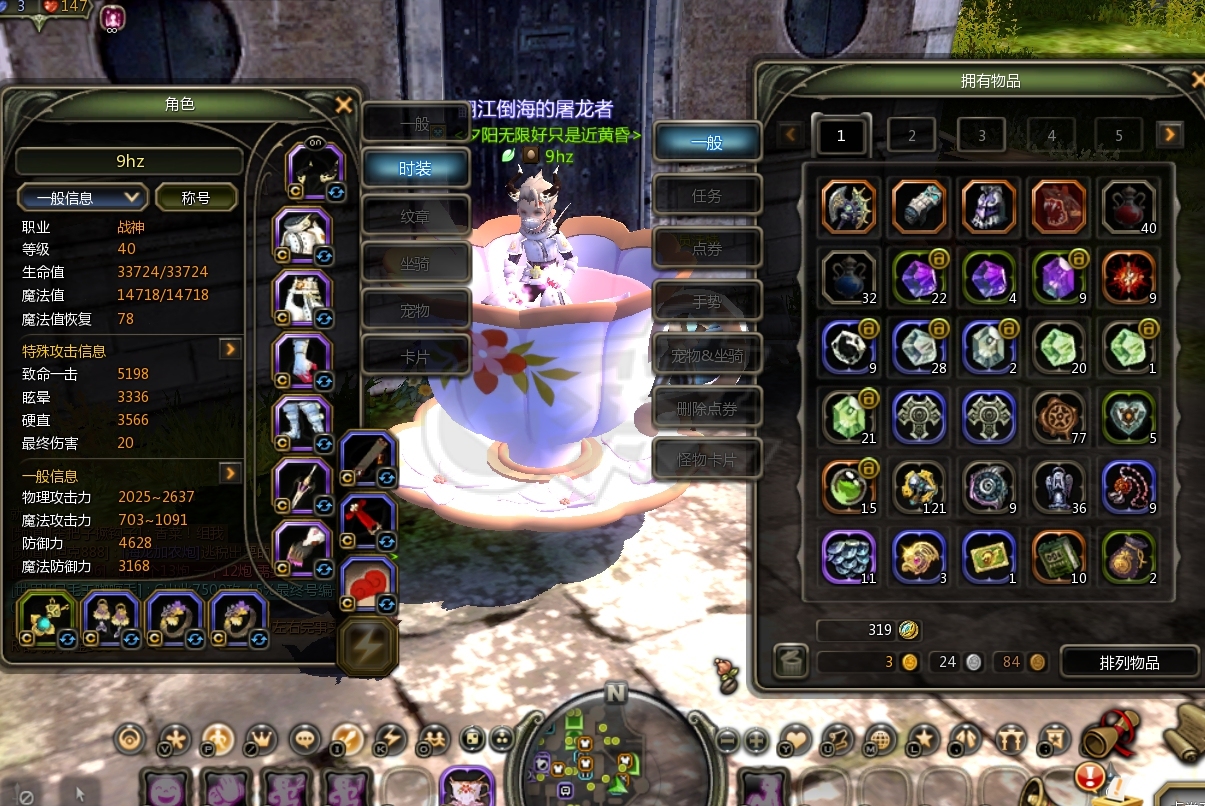
Task: Open the 一般信息 dropdown
Action: tap(83, 197)
